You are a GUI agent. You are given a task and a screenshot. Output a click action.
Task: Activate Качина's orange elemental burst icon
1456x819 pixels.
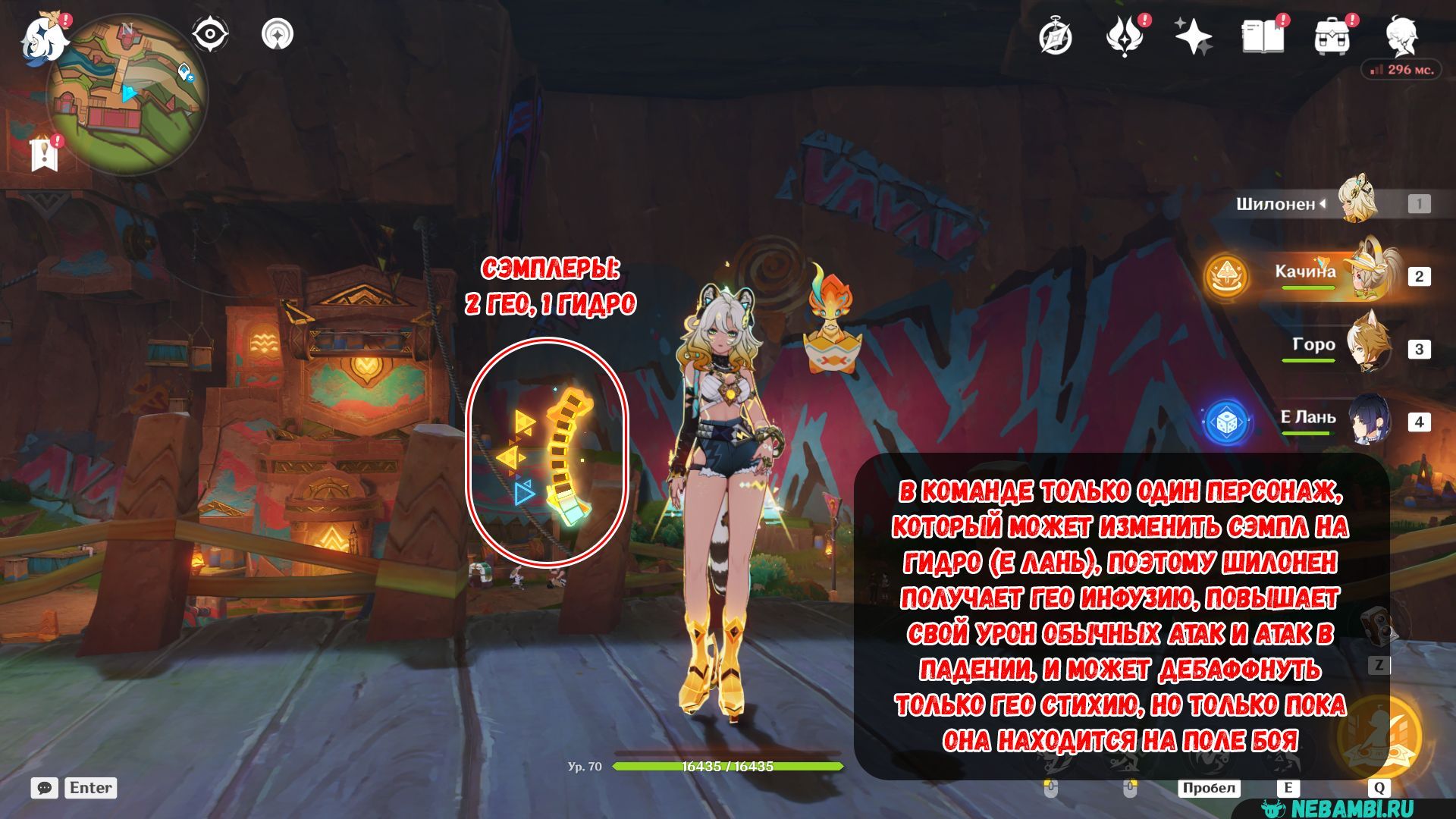[x=1226, y=276]
